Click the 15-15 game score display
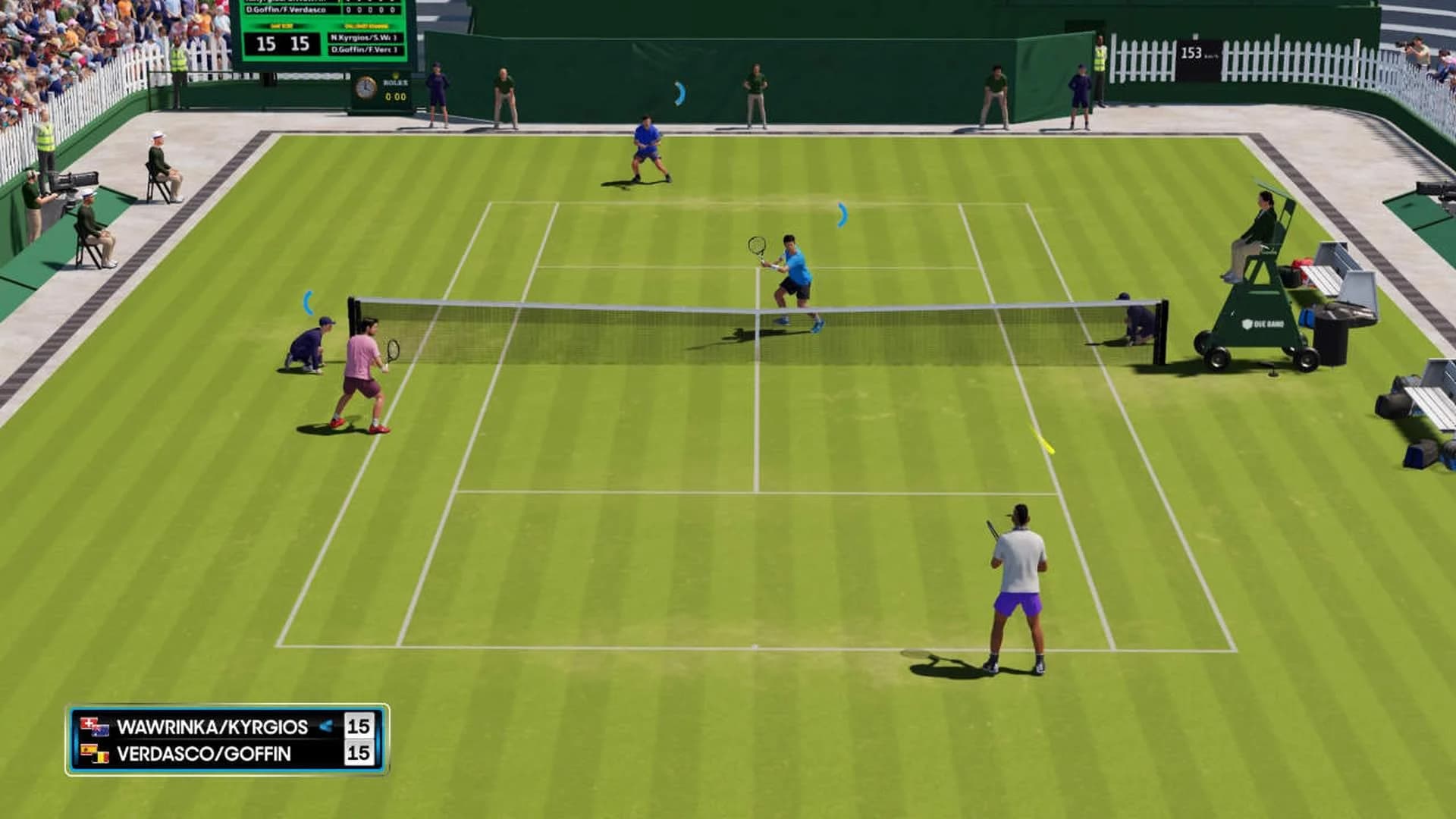The width and height of the screenshot is (1456, 819). [x=282, y=44]
